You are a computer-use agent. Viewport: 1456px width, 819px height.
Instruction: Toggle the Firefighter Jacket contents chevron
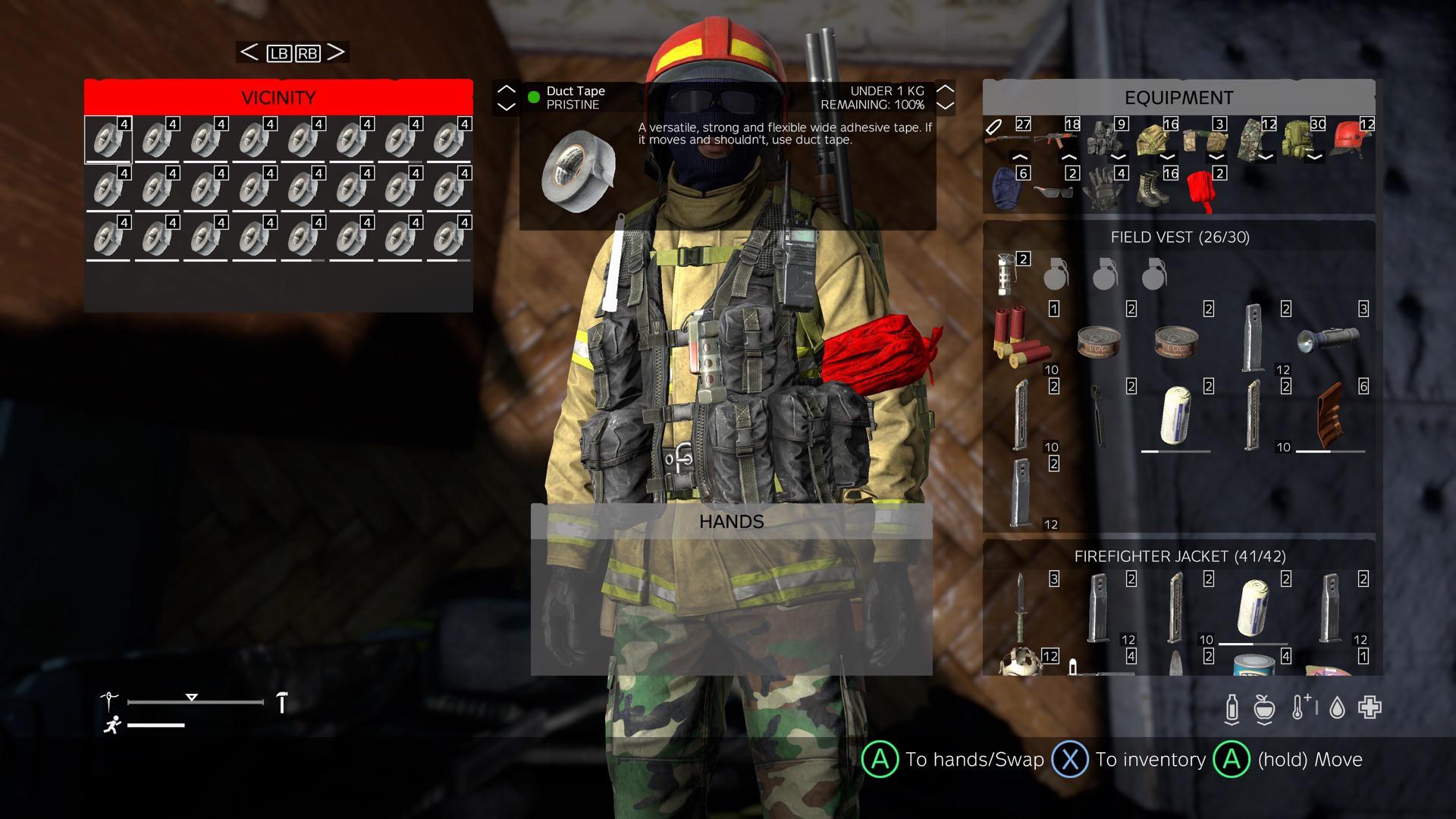1168,158
